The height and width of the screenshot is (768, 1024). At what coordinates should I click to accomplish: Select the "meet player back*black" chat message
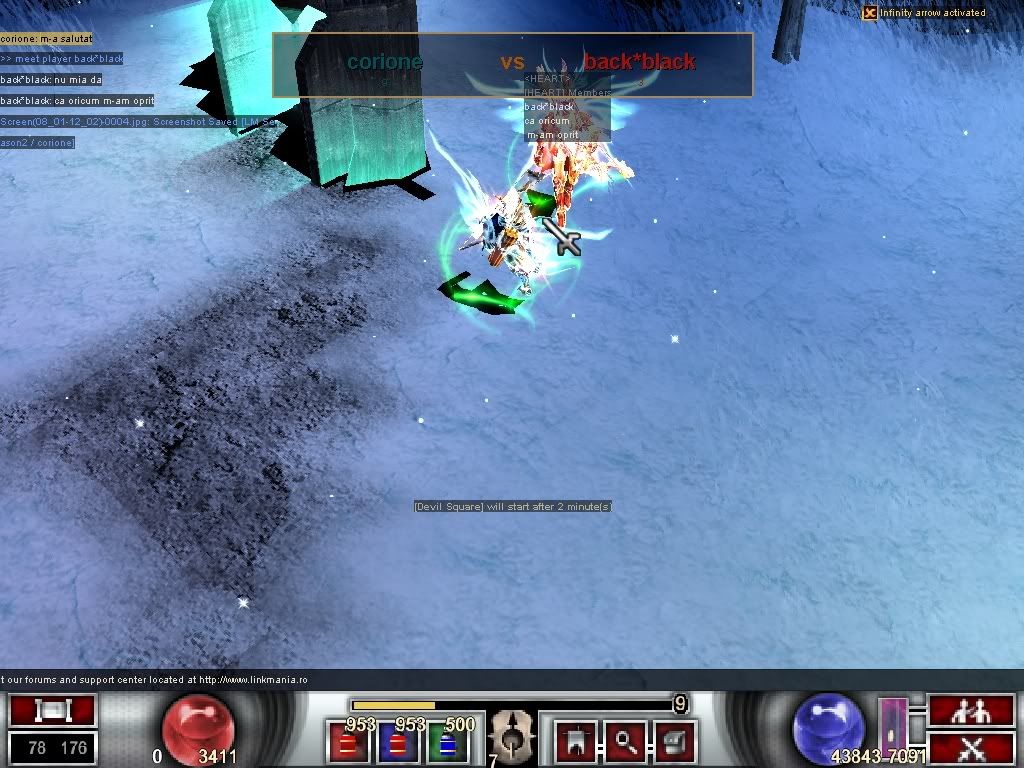click(62, 59)
